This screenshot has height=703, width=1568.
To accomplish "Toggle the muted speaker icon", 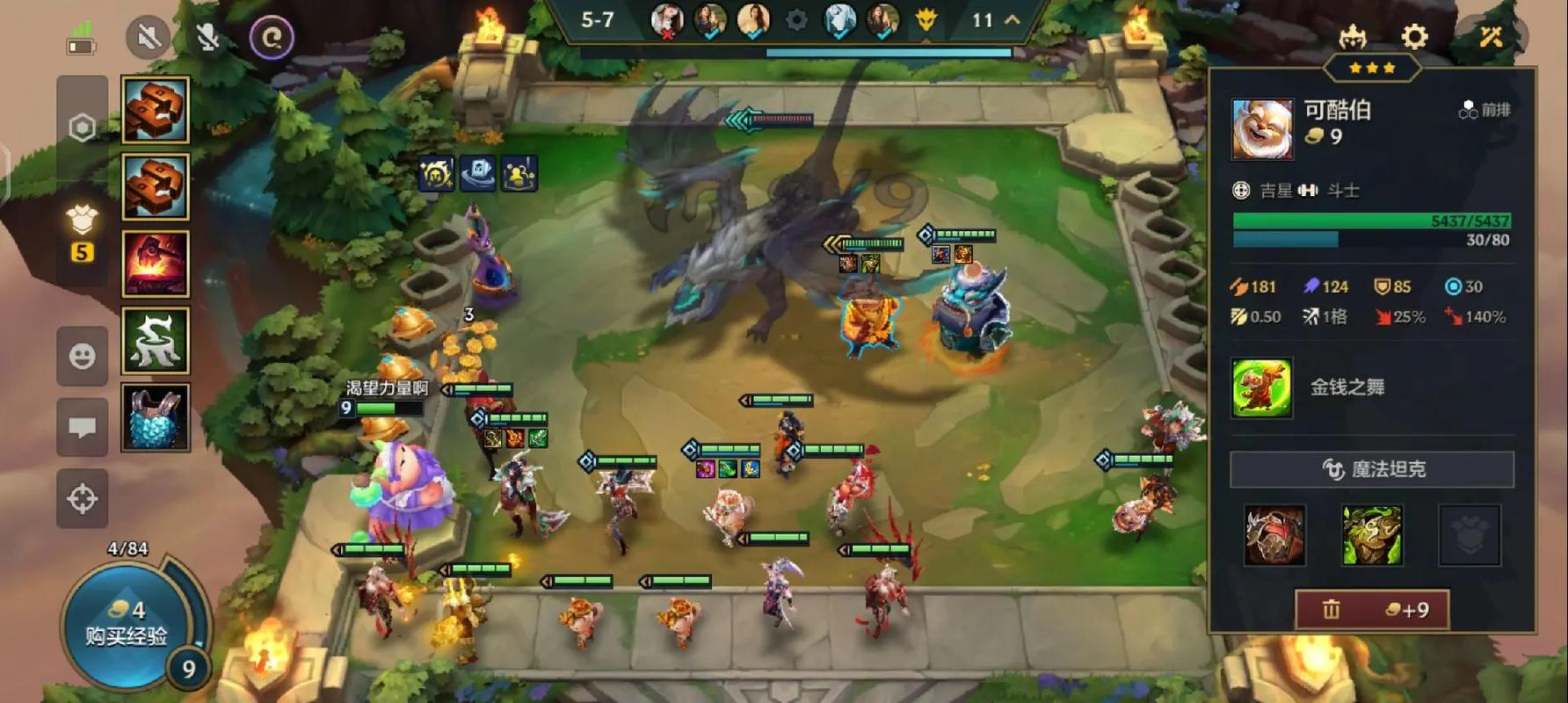I will click(148, 37).
